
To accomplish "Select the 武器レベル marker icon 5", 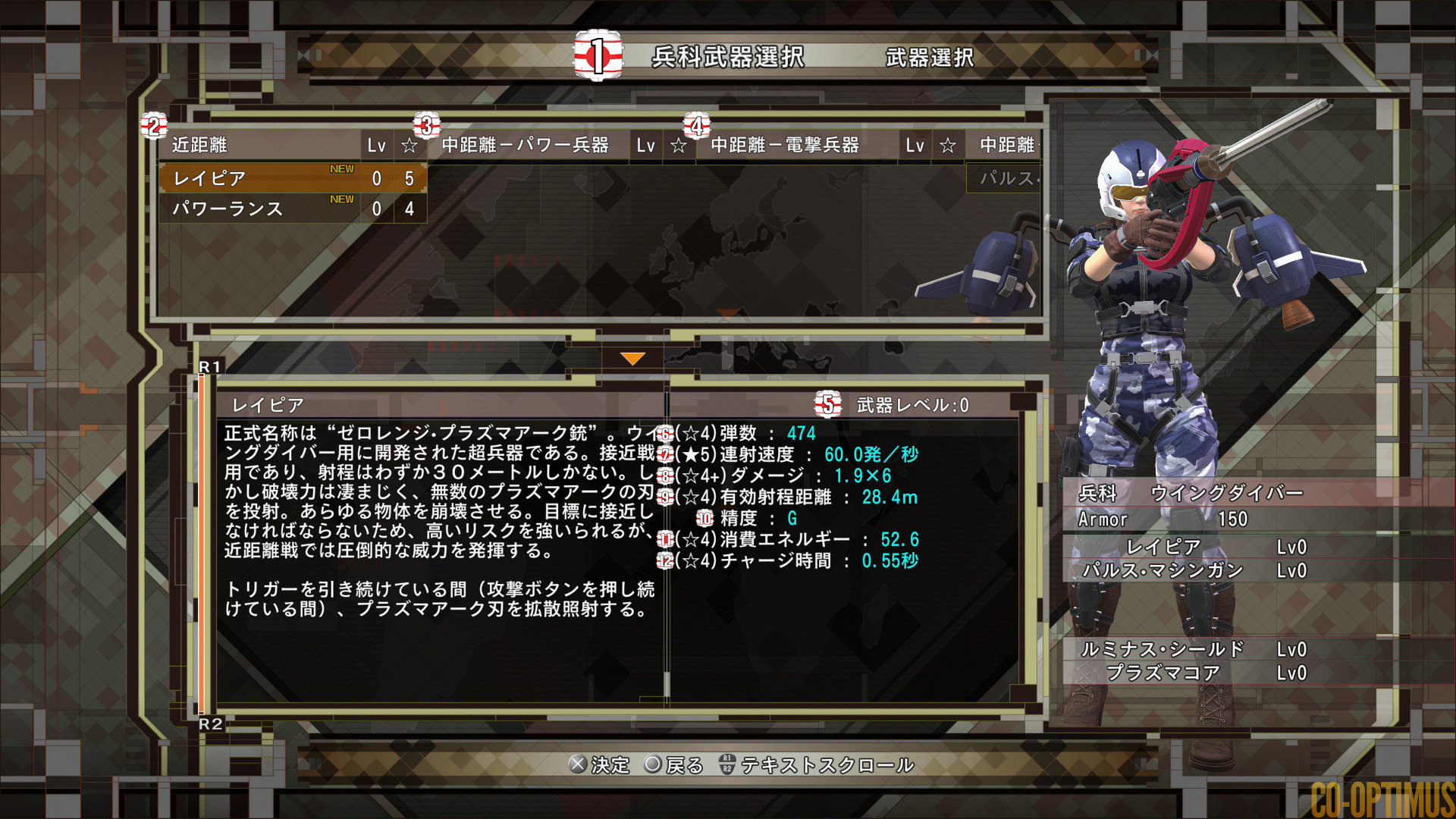I will tap(828, 403).
